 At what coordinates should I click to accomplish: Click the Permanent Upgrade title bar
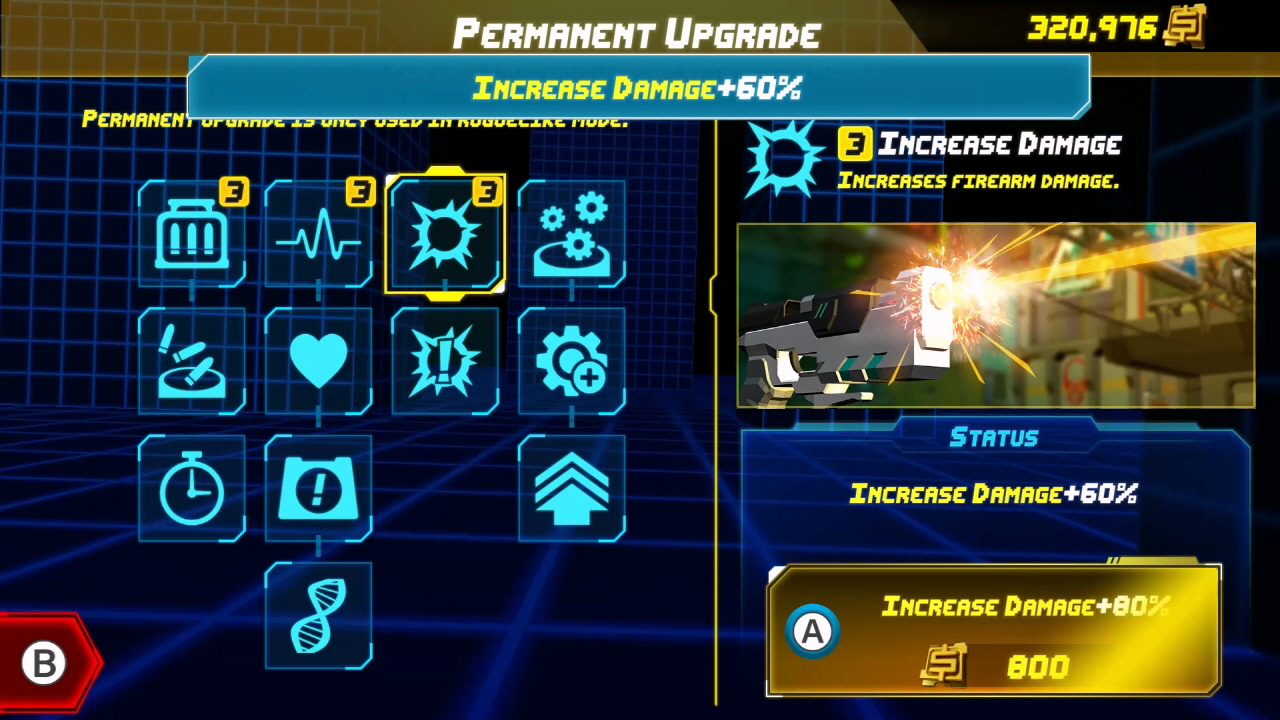click(x=637, y=33)
